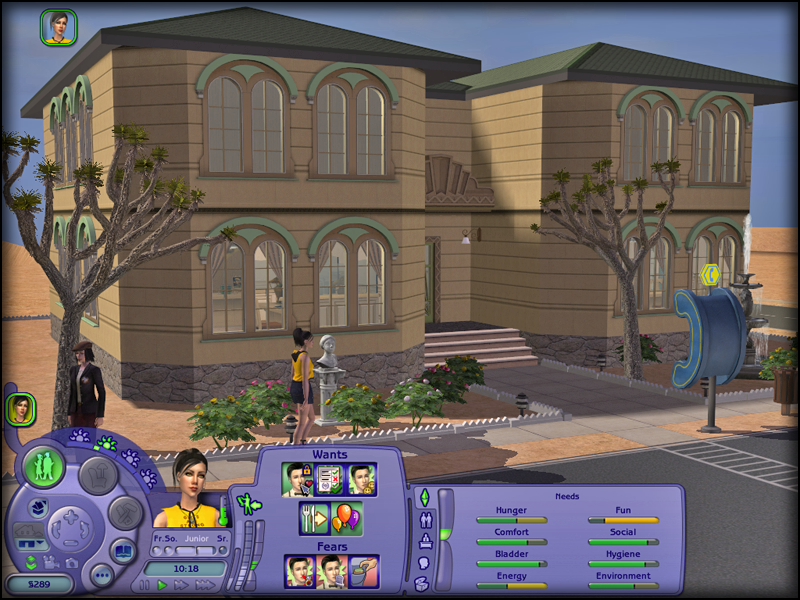The width and height of the screenshot is (800, 600).
Task: Select the checklist want icon
Action: pyautogui.click(x=330, y=479)
